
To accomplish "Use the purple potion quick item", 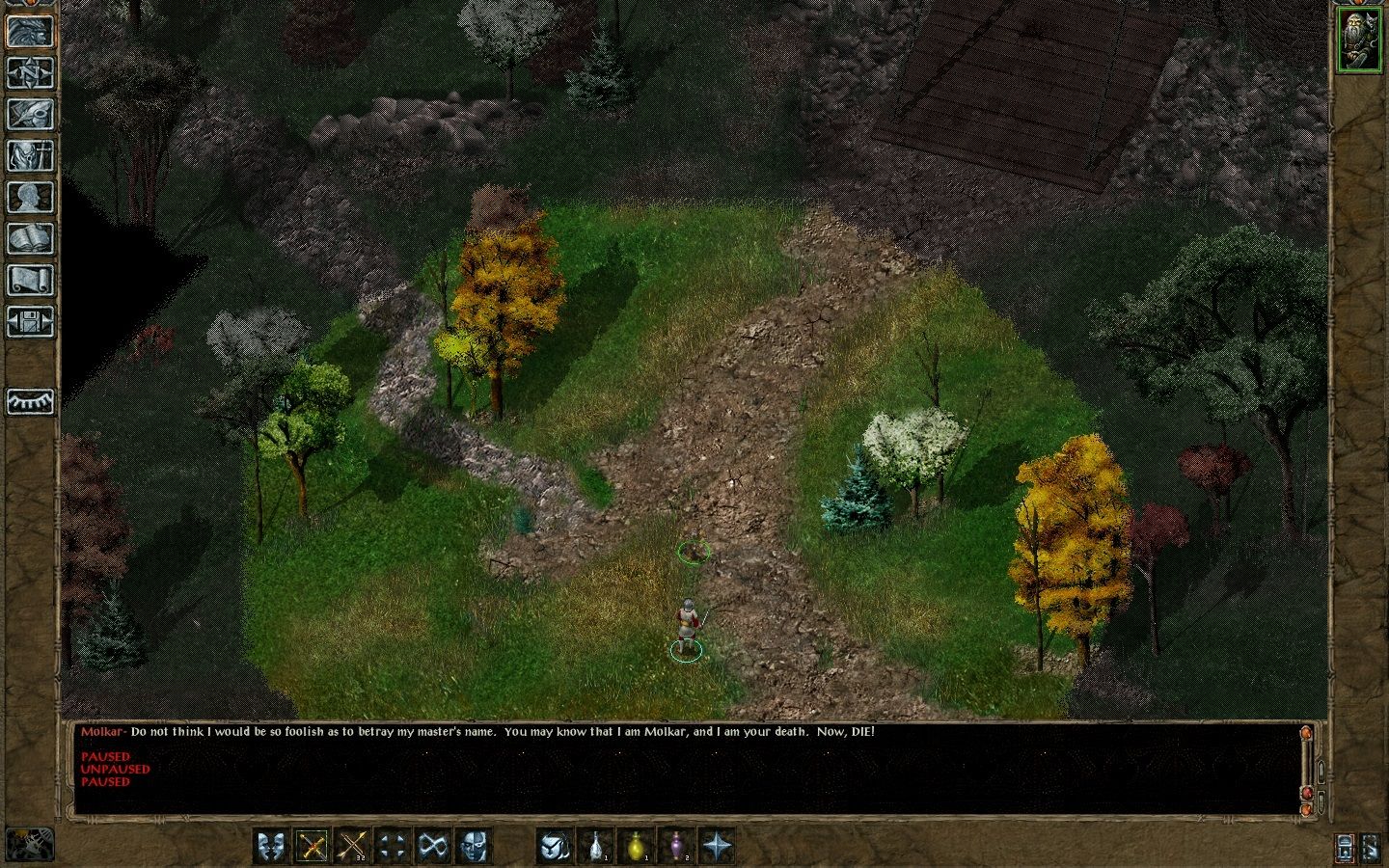I will coord(677,847).
